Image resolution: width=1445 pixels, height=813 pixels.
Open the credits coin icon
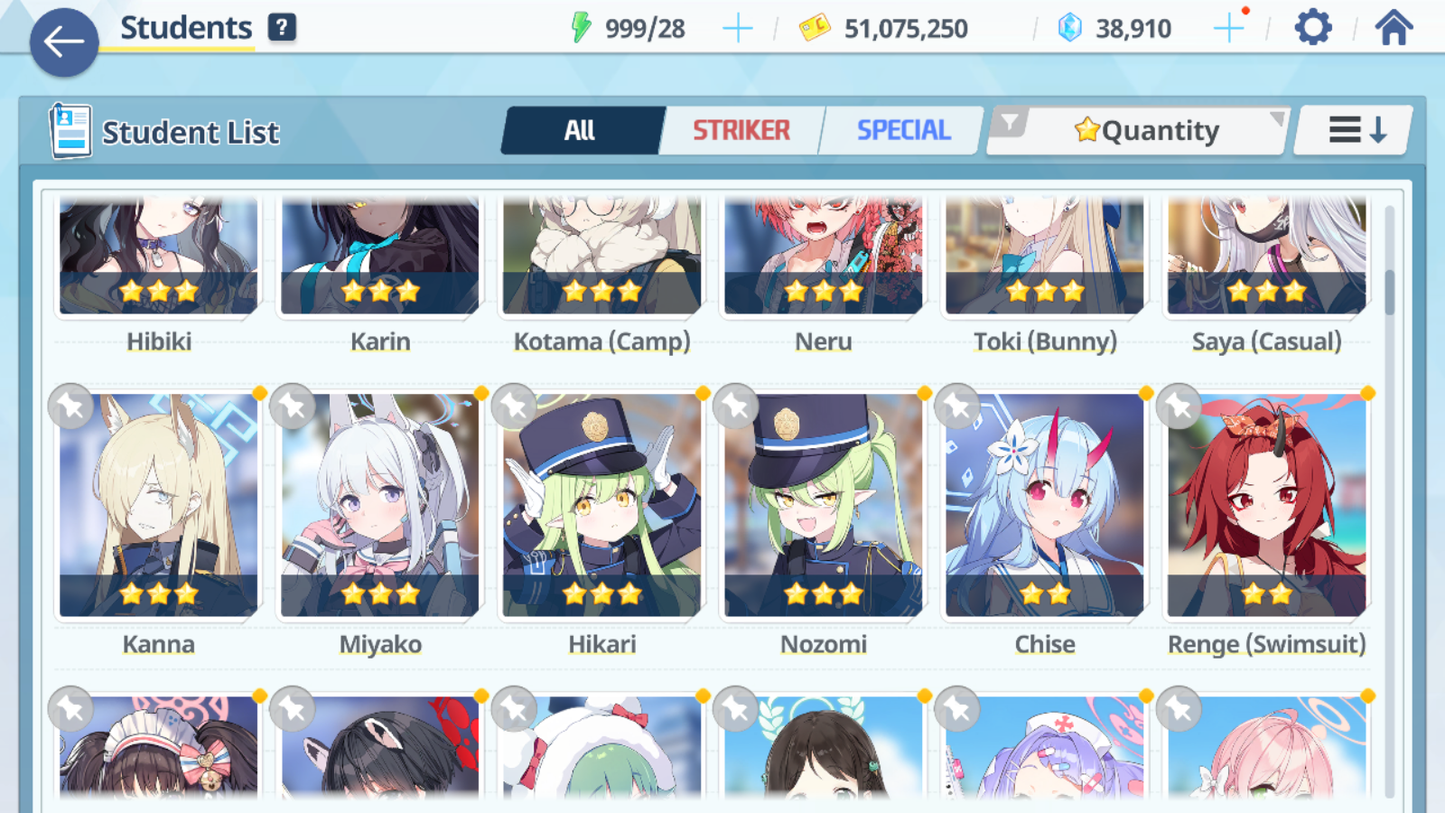(x=815, y=28)
